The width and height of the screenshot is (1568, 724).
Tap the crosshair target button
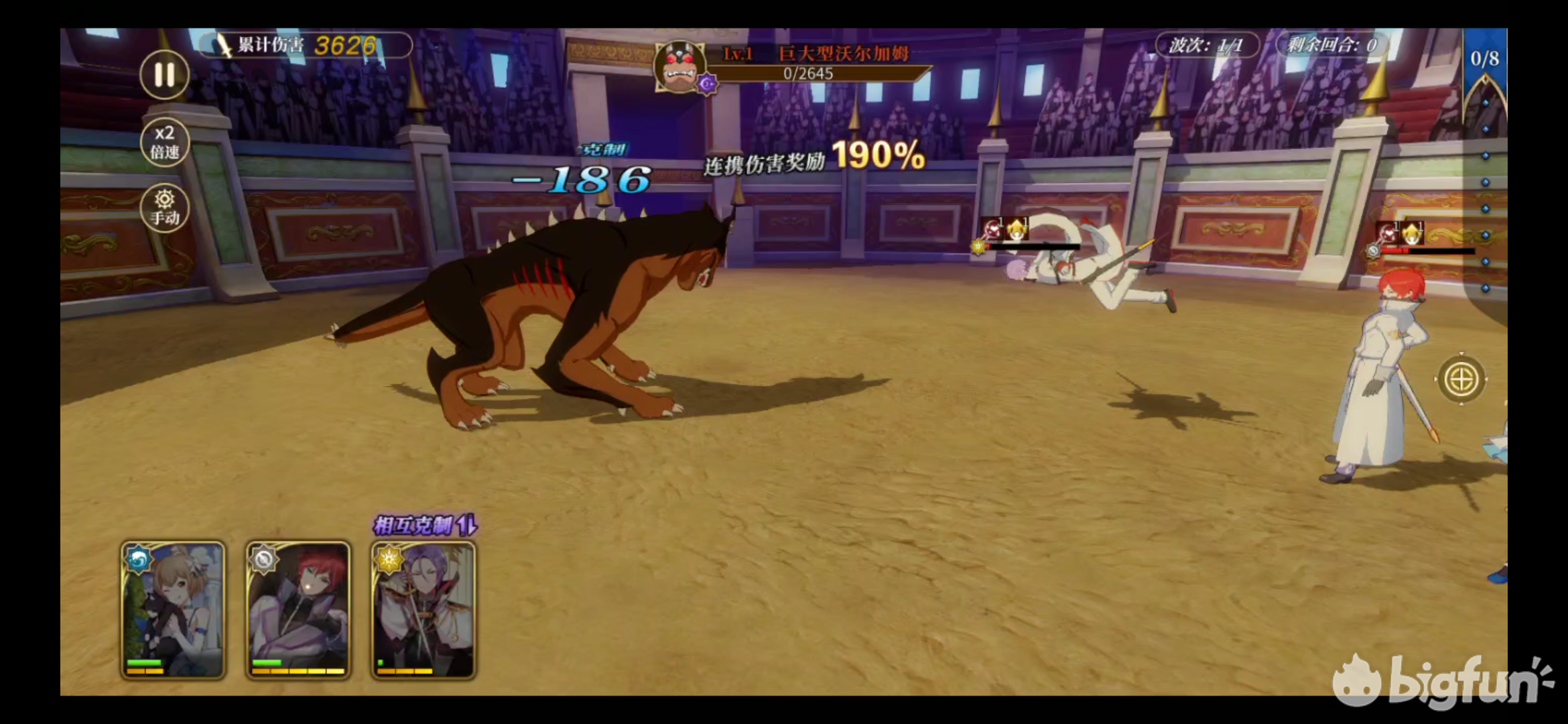pos(1461,379)
